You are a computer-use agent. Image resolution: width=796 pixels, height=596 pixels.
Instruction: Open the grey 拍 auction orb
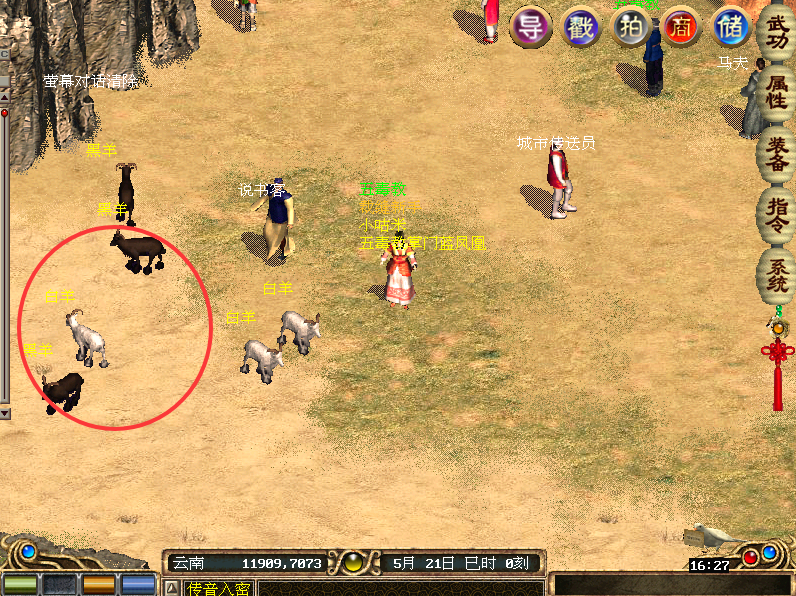[x=631, y=26]
